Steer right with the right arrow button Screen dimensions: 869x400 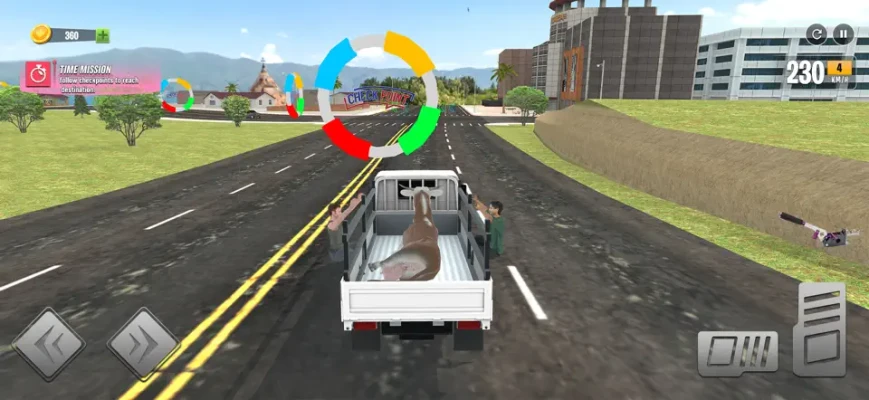(143, 344)
